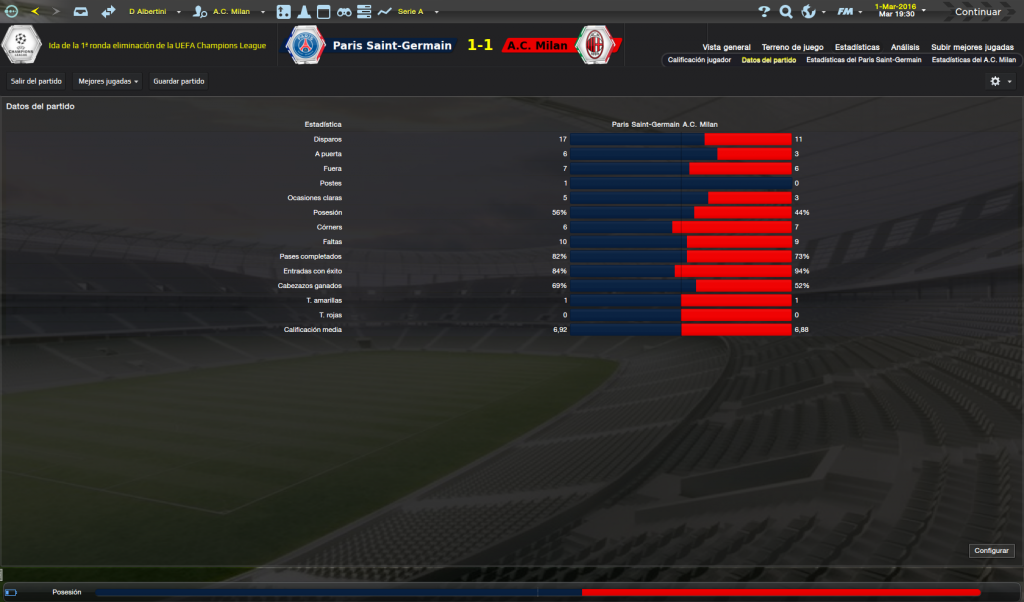Open the world globe menu
The width and height of the screenshot is (1024, 602).
tap(809, 12)
